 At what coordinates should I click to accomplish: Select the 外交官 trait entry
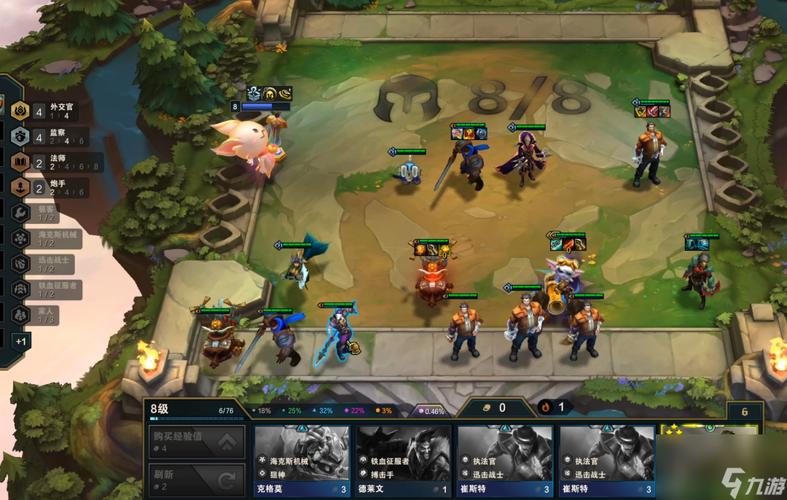(x=50, y=111)
